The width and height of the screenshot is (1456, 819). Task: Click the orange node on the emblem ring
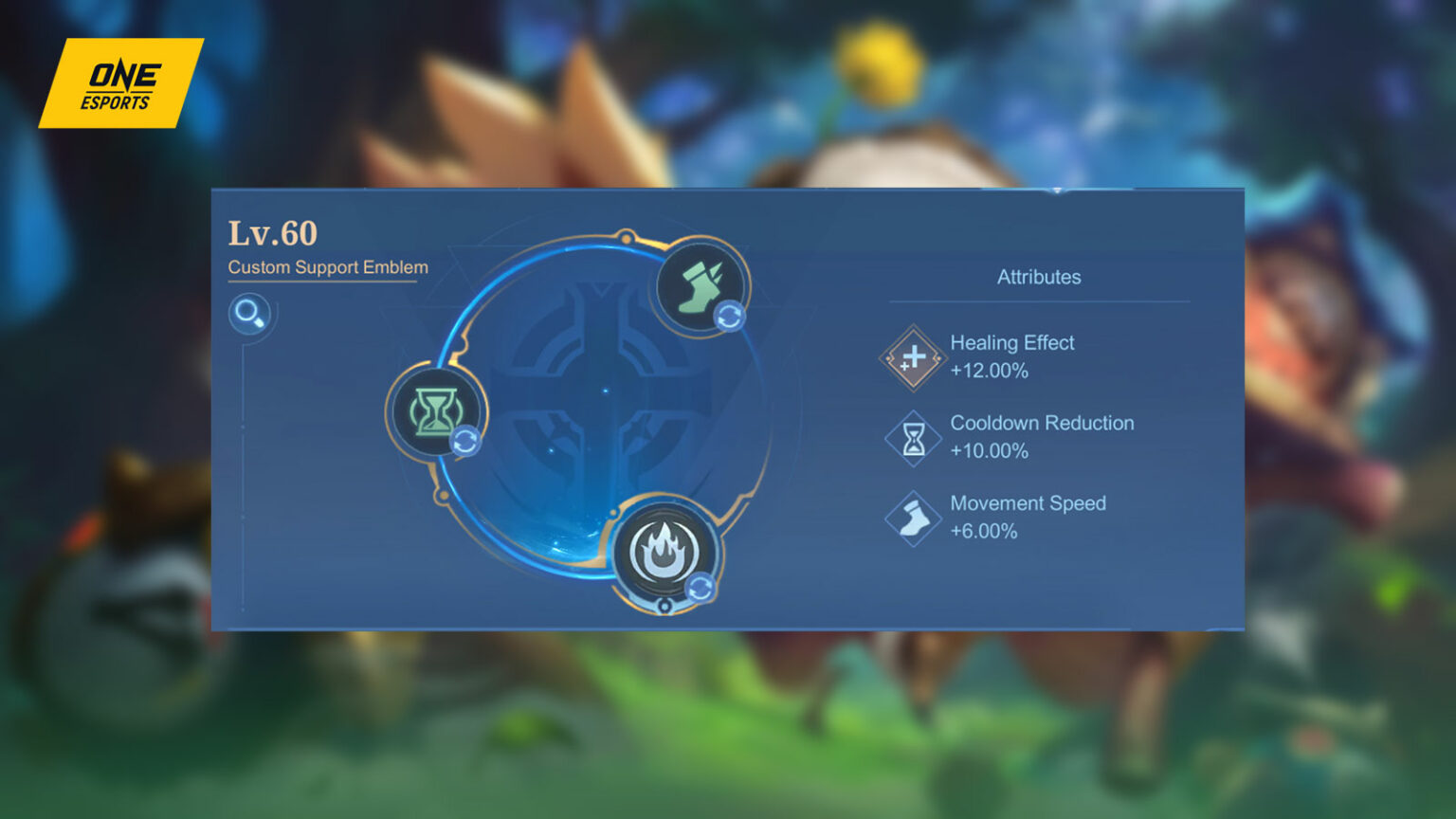click(625, 238)
